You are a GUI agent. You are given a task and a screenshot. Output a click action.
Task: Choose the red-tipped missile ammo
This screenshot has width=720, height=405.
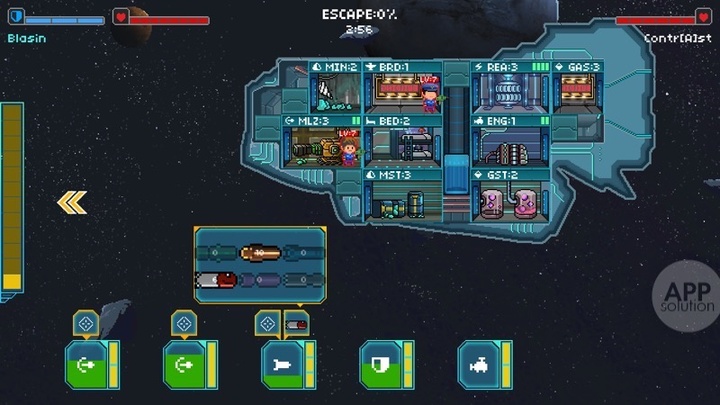[x=217, y=281]
